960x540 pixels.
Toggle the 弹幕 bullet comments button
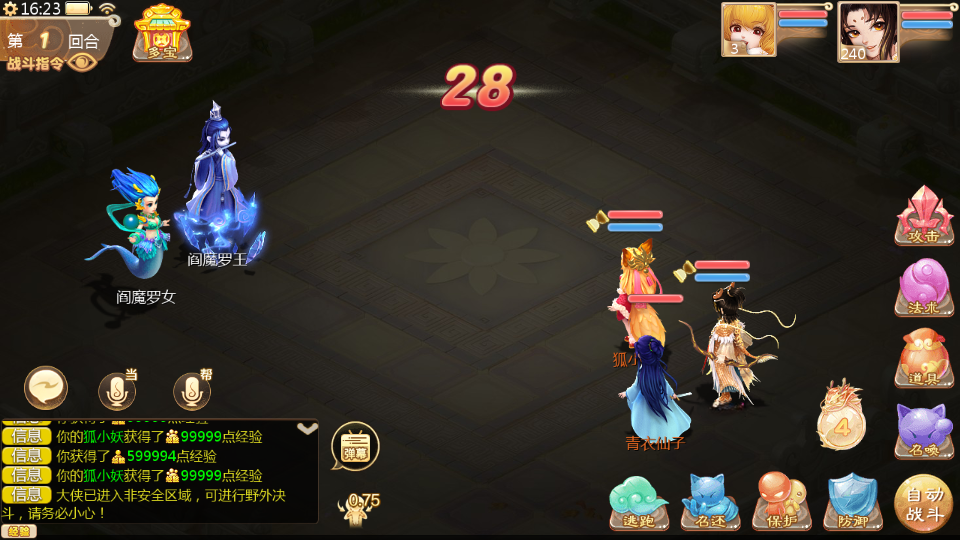click(355, 446)
